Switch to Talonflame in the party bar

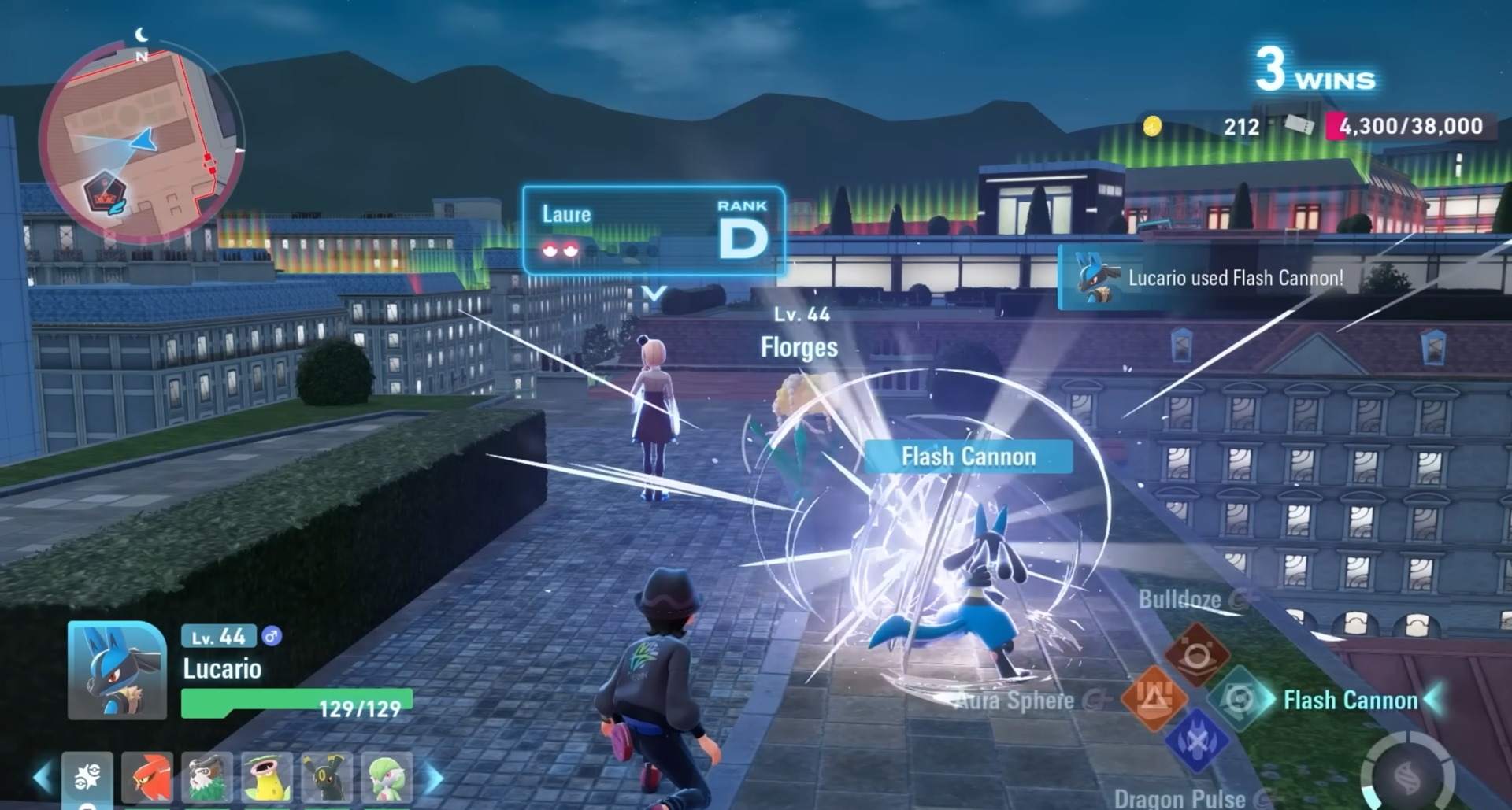click(147, 777)
